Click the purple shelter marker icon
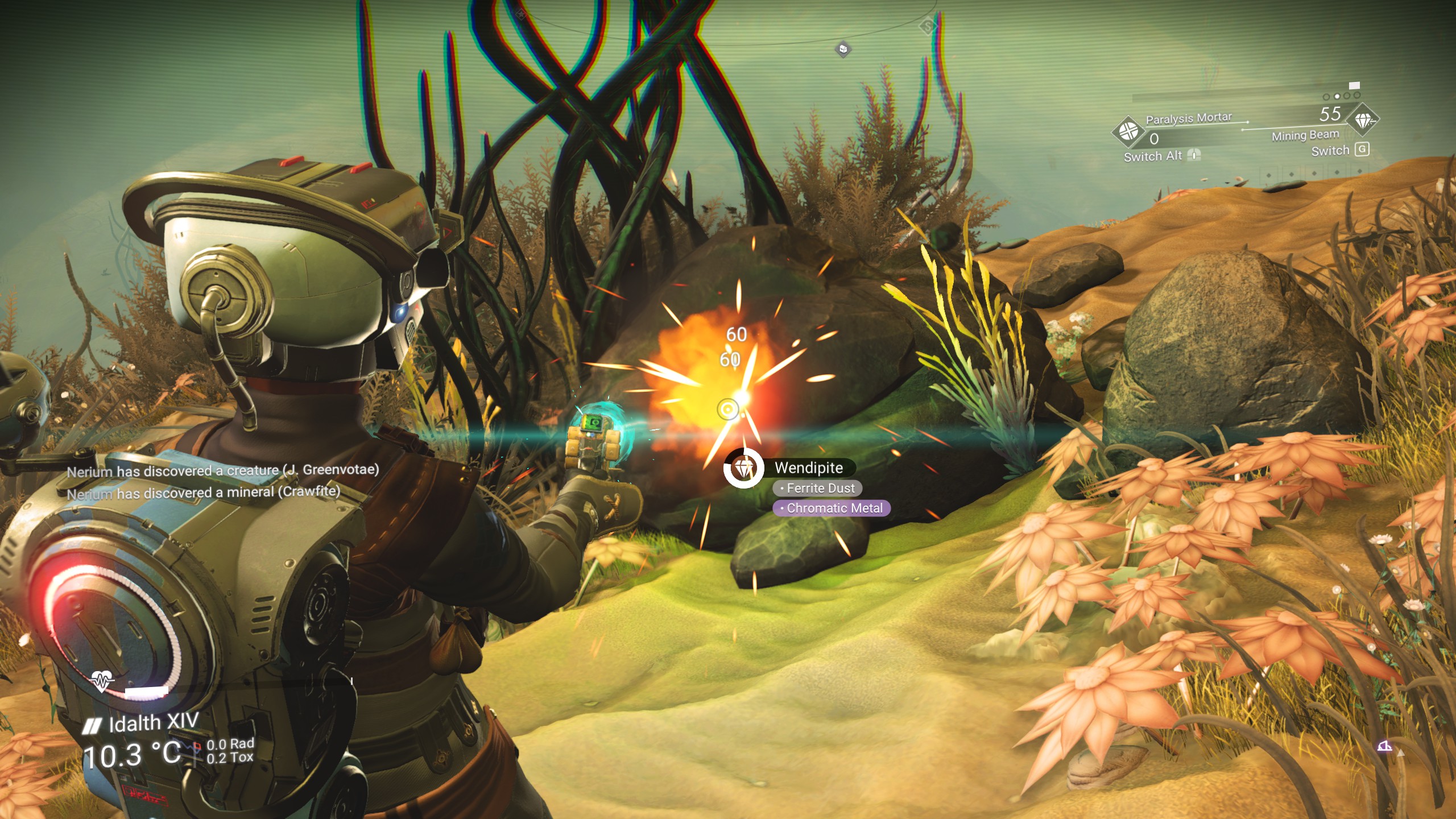This screenshot has width=1456, height=819. pos(1384,746)
